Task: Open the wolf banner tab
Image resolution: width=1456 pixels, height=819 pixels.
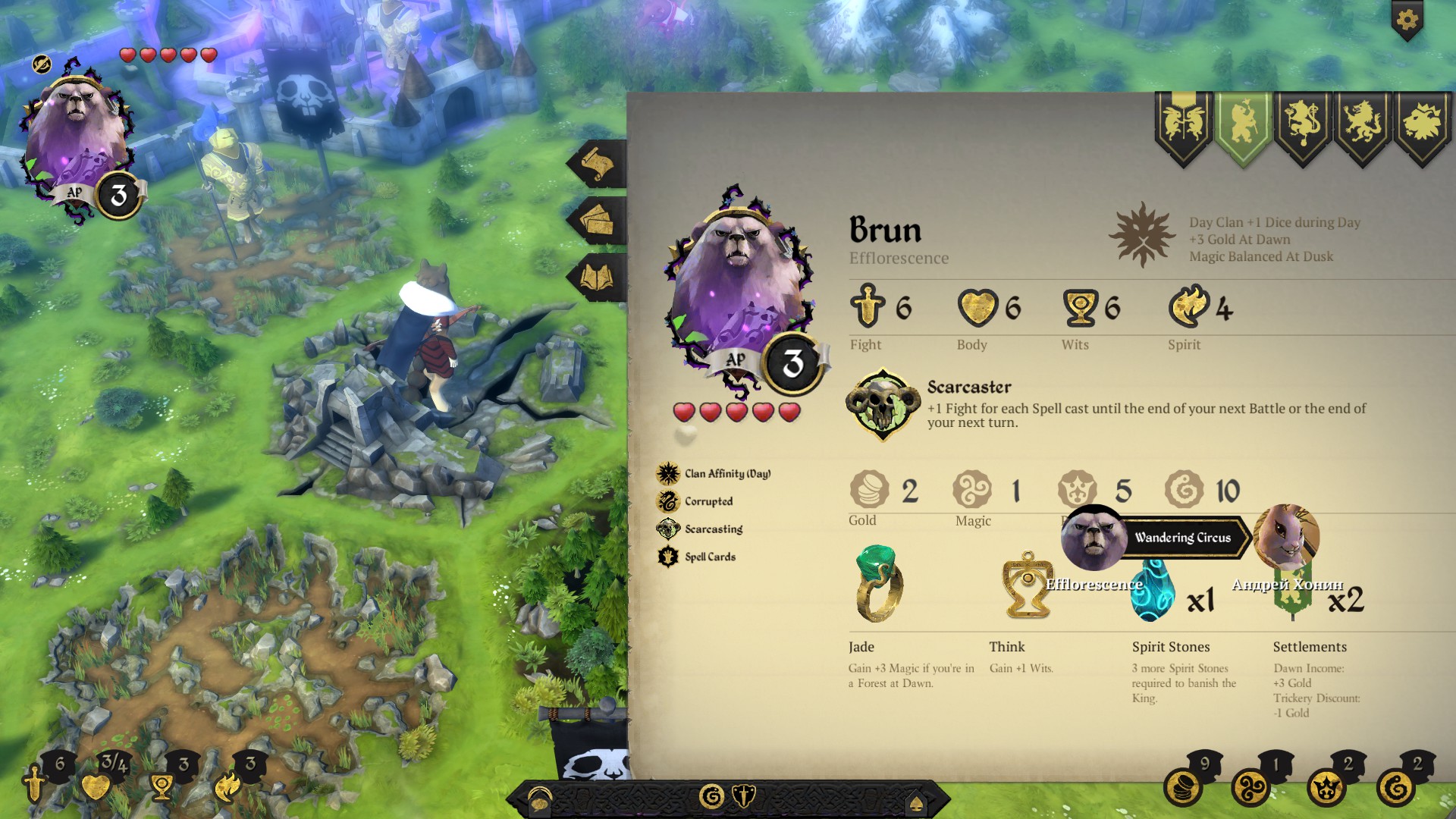Action: pyautogui.click(x=1363, y=125)
